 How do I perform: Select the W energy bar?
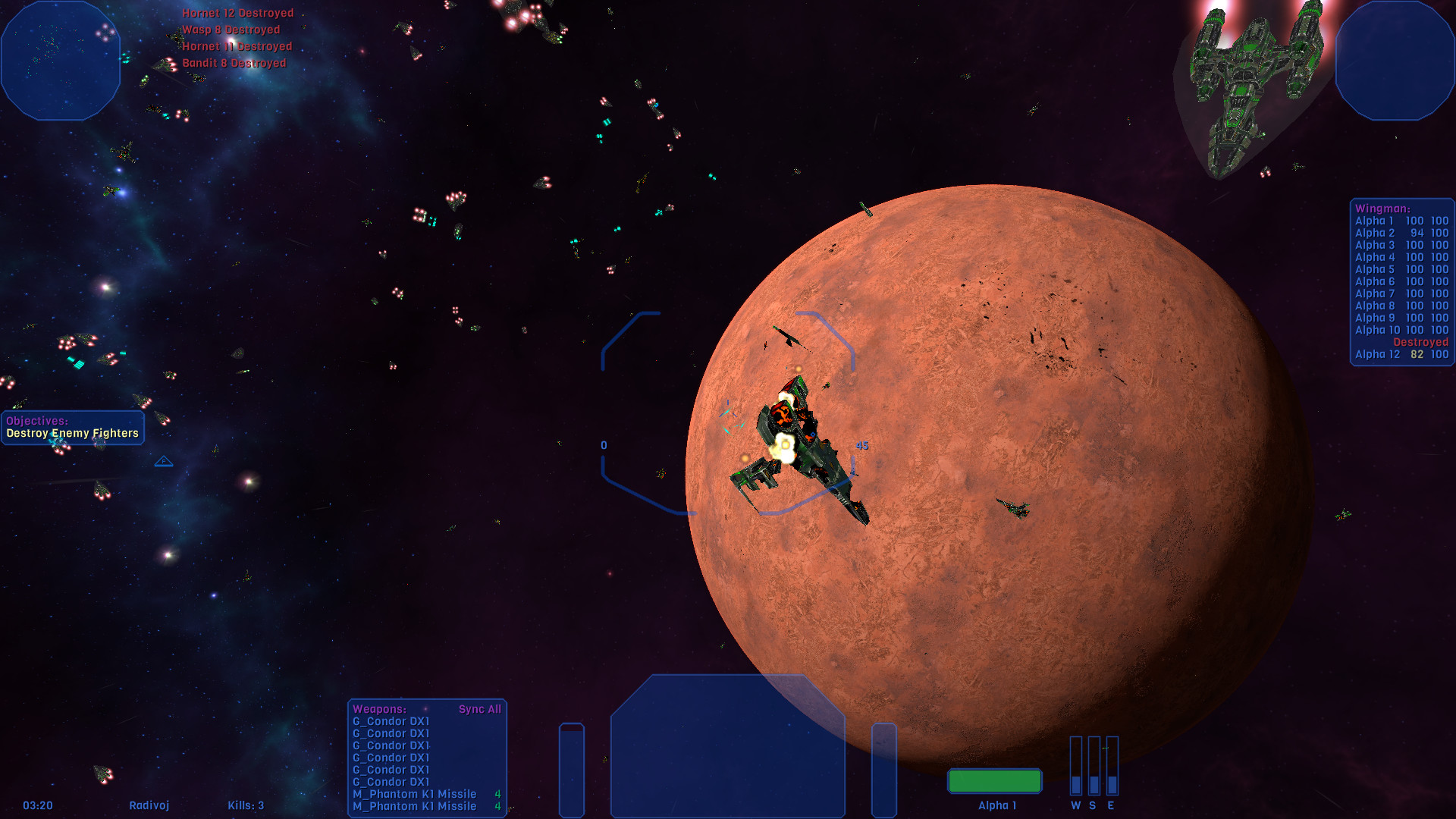coord(1075,766)
